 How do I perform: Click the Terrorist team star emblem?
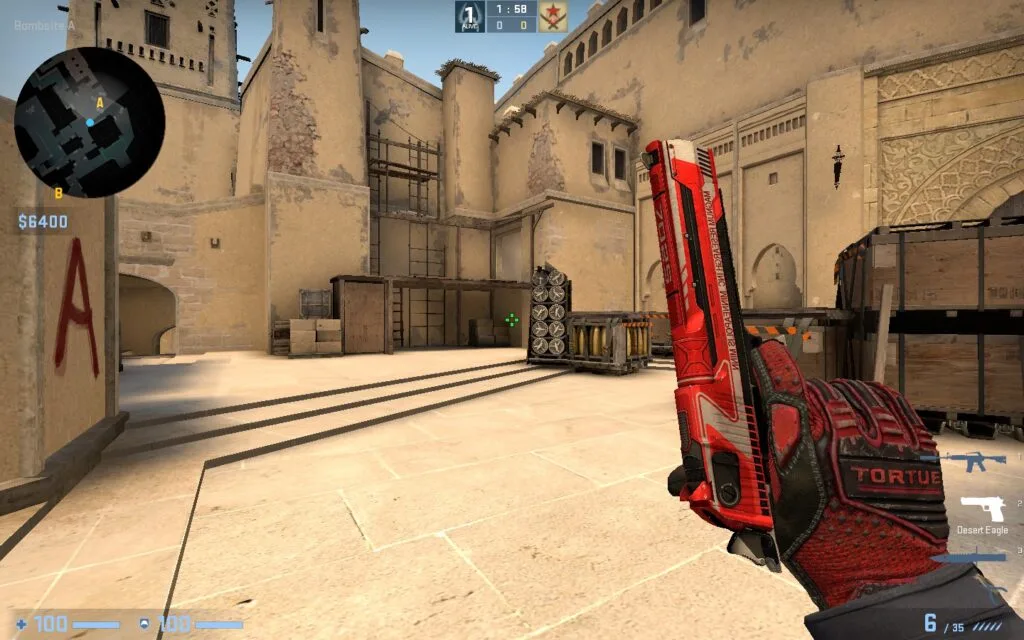click(x=552, y=16)
